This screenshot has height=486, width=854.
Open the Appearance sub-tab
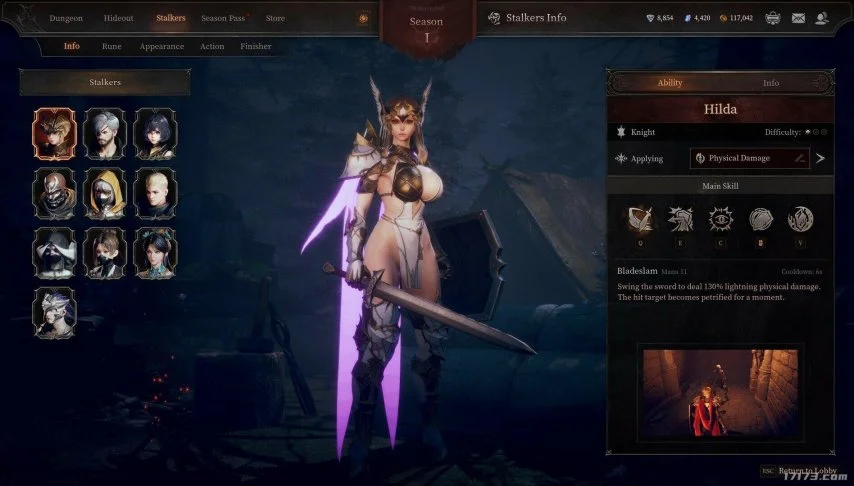click(161, 46)
